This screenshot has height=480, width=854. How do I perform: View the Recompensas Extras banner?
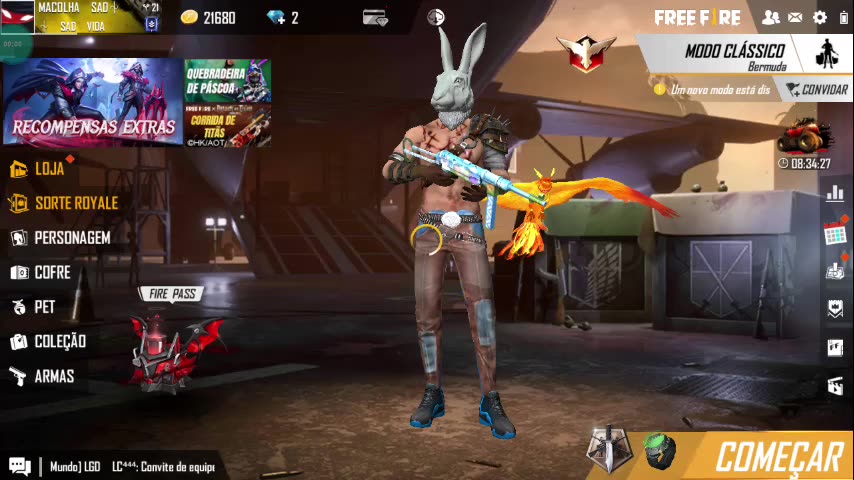[92, 102]
